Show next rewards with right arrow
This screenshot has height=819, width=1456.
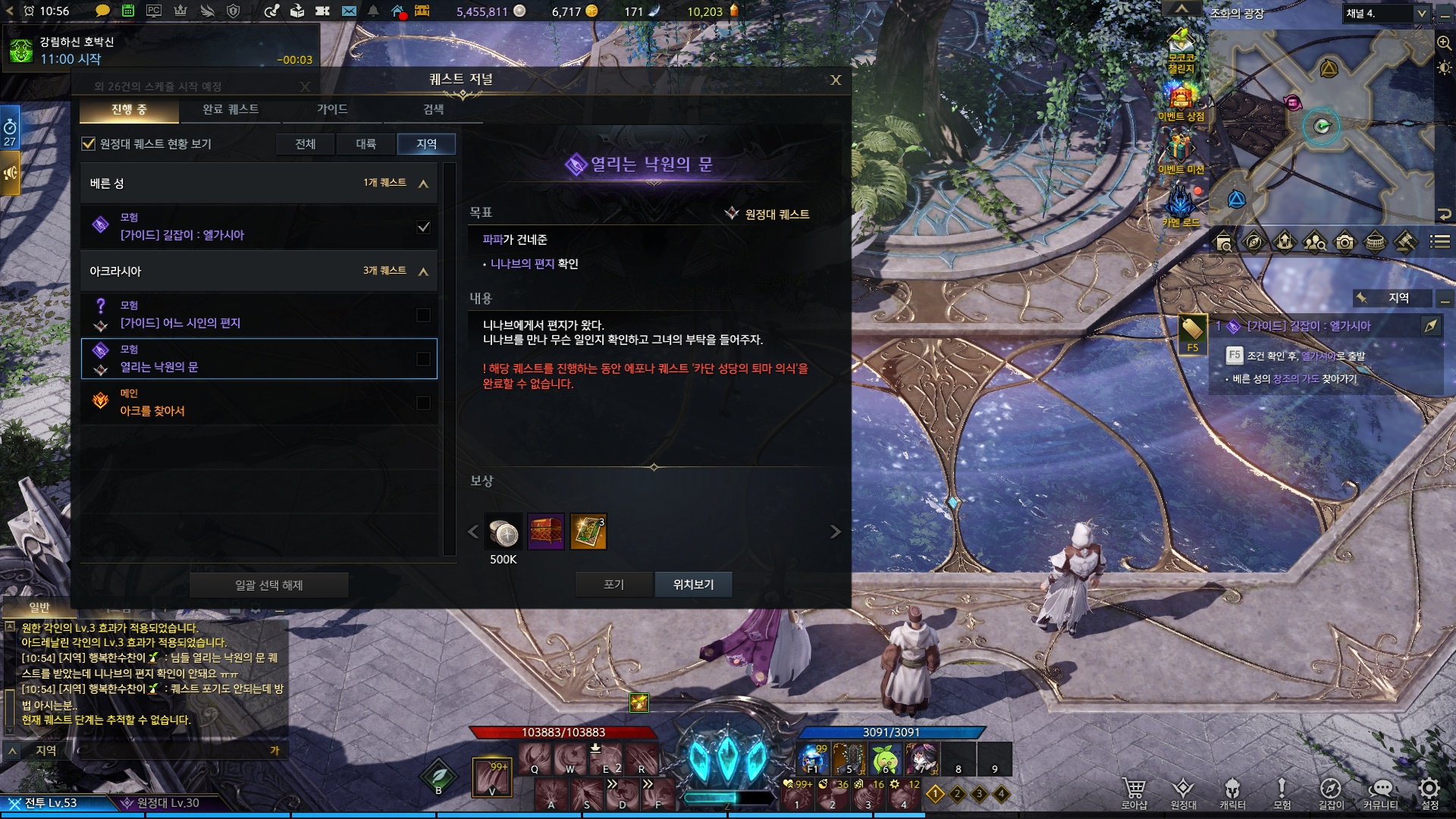coord(835,532)
